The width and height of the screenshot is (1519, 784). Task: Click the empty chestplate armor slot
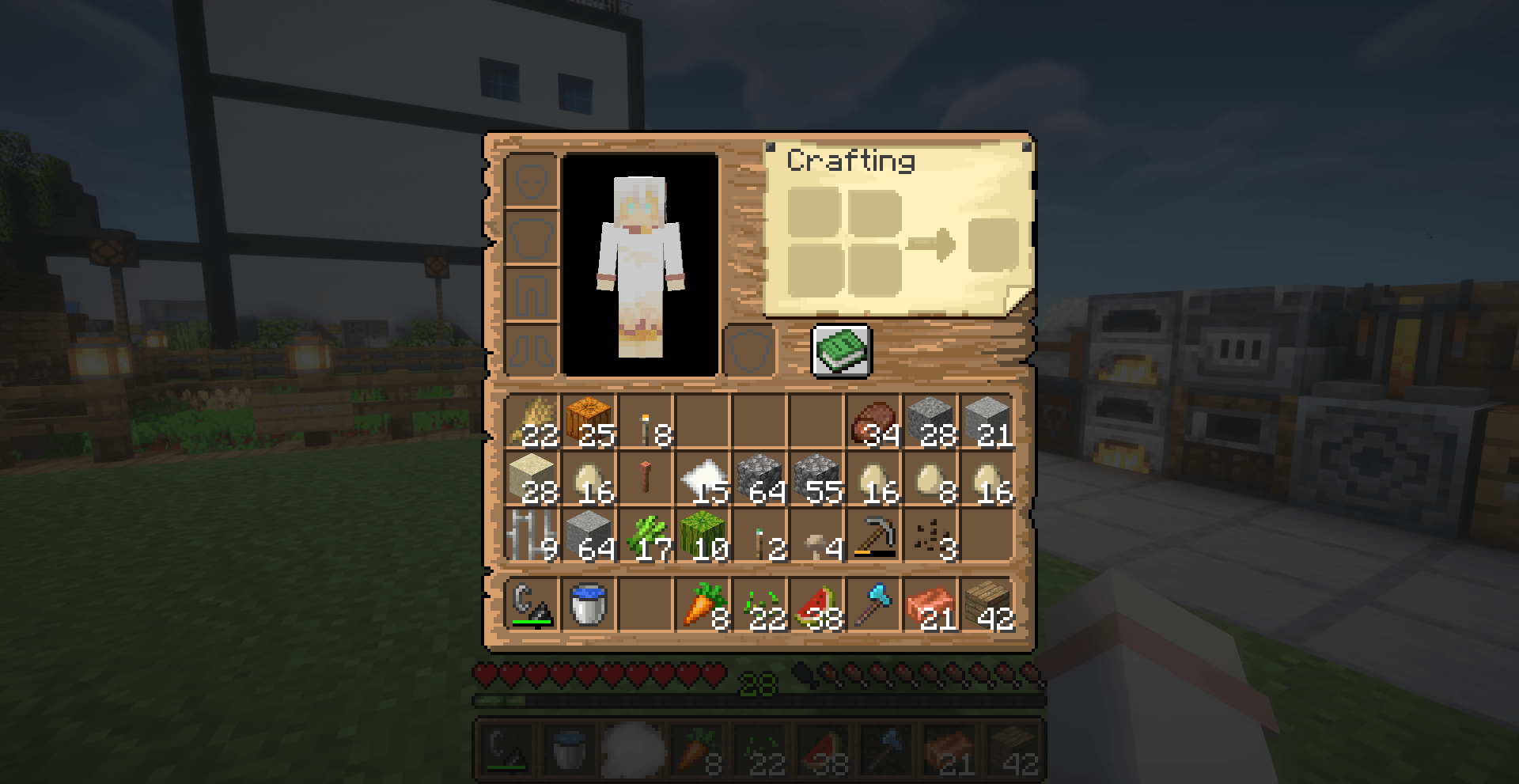(x=532, y=237)
